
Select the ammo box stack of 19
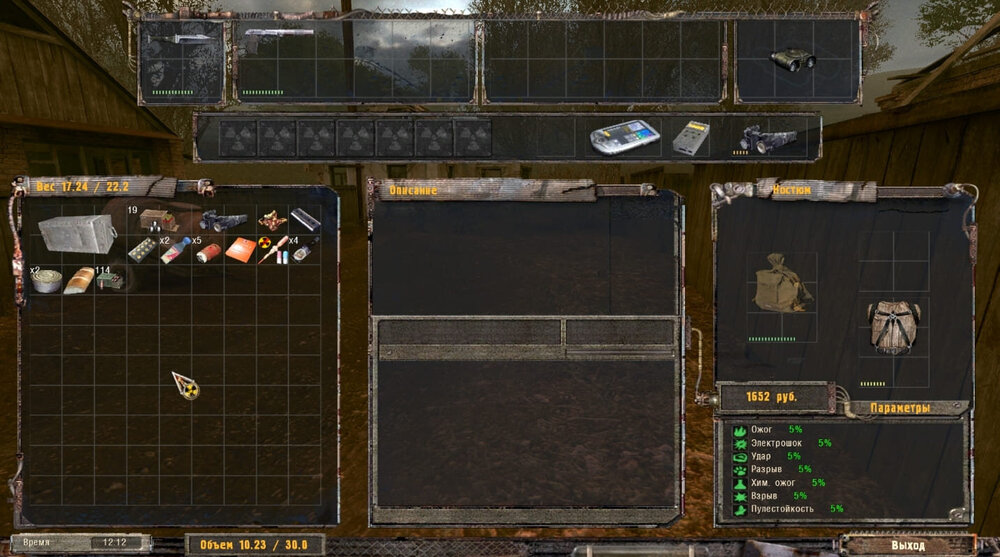(157, 219)
